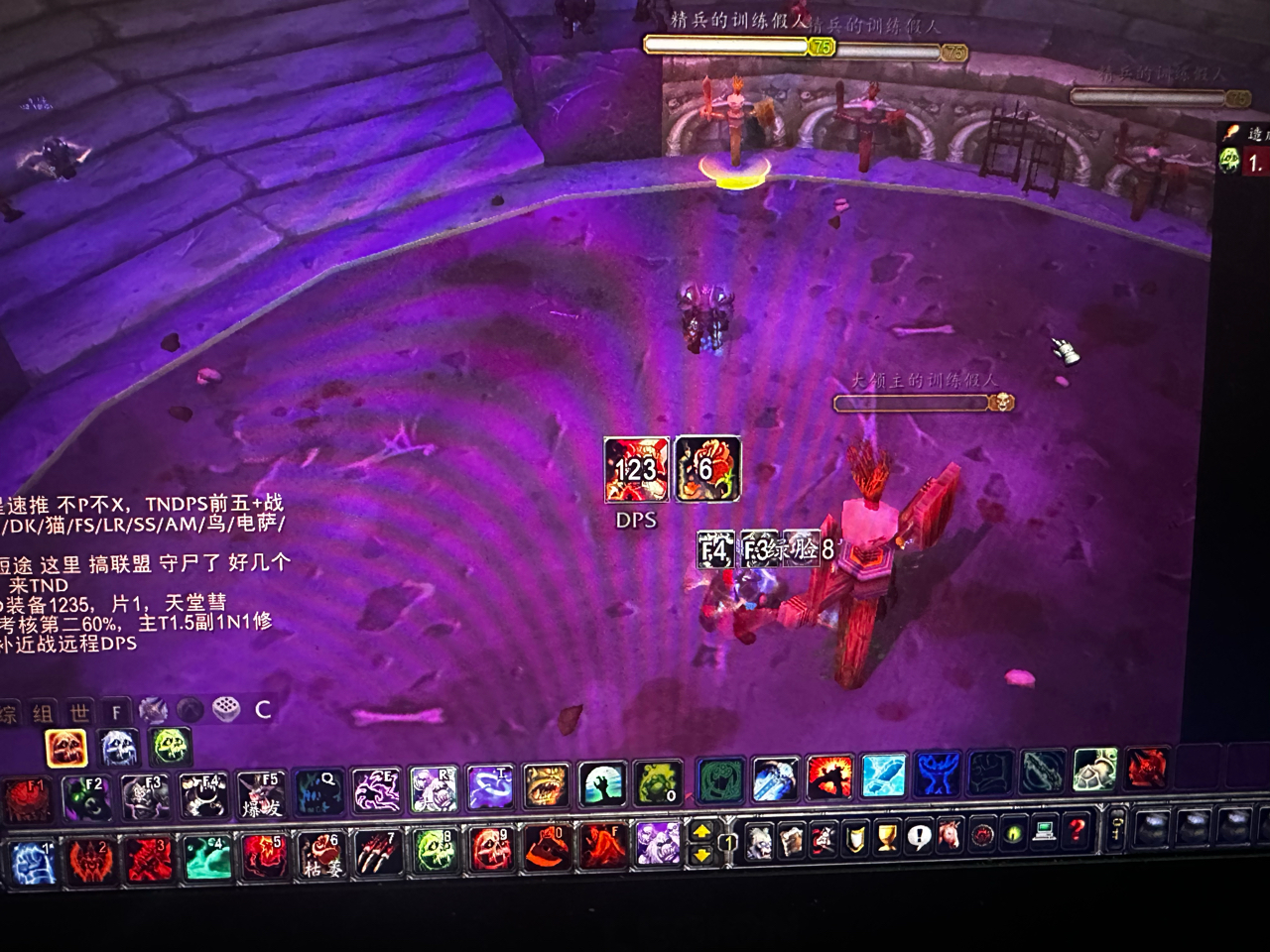The image size is (1270, 952).
Task: Switch to the 综 chat tab
Action: pos(8,710)
